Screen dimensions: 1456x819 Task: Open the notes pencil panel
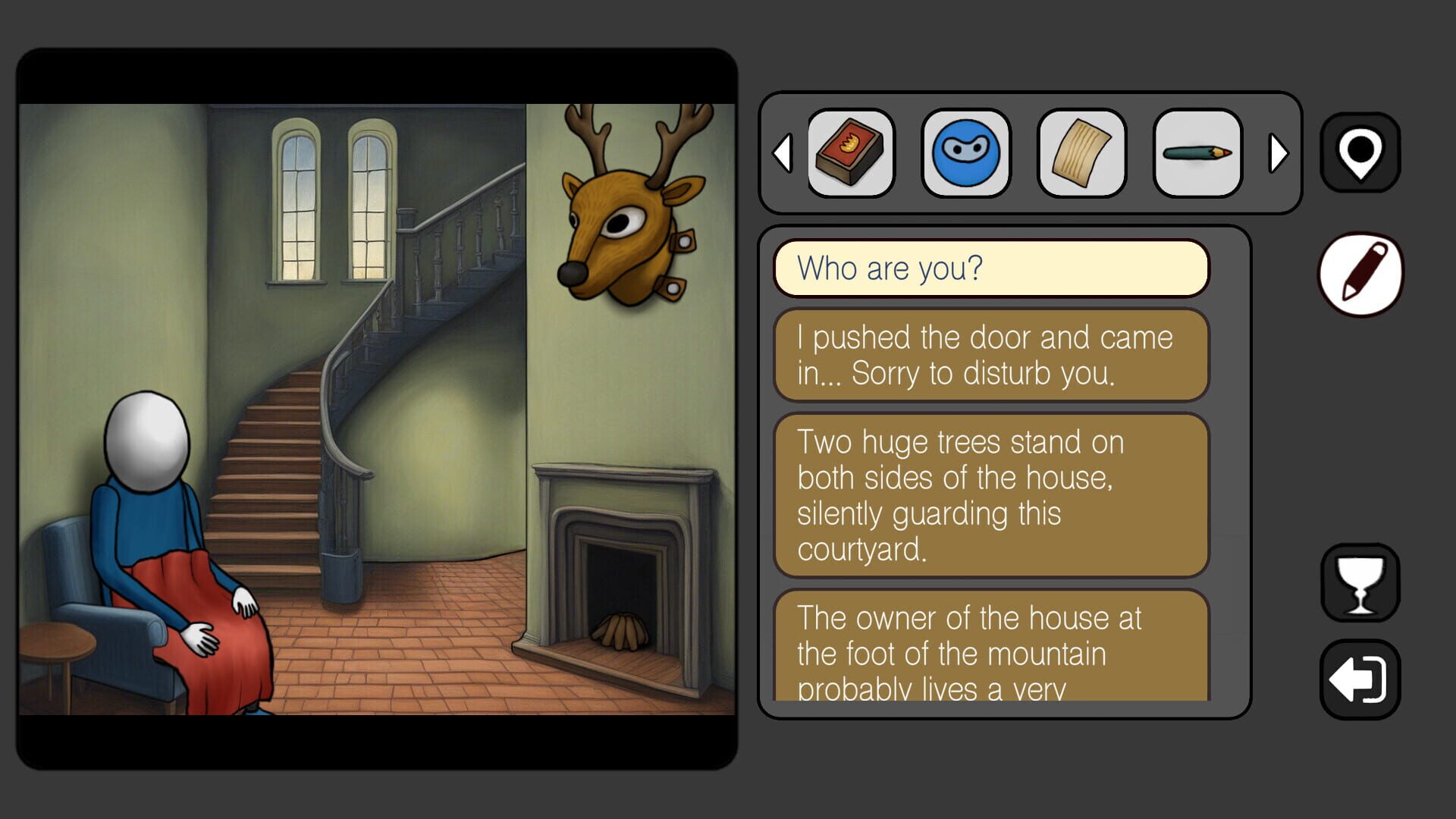click(x=1361, y=273)
